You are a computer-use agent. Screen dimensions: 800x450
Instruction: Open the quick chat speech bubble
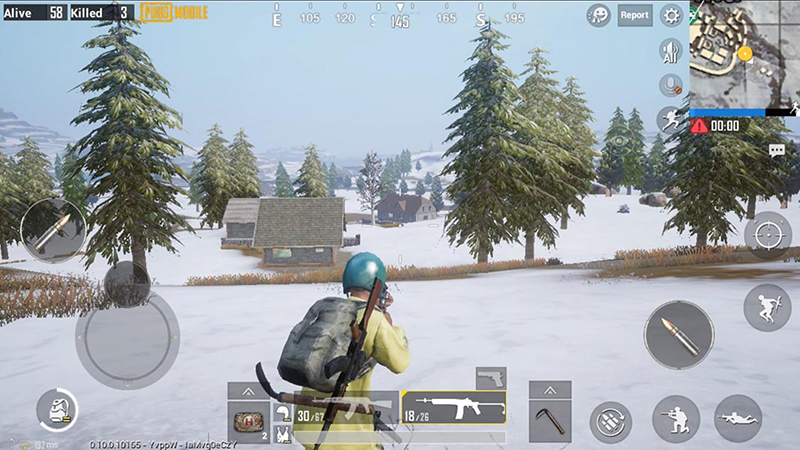(777, 150)
